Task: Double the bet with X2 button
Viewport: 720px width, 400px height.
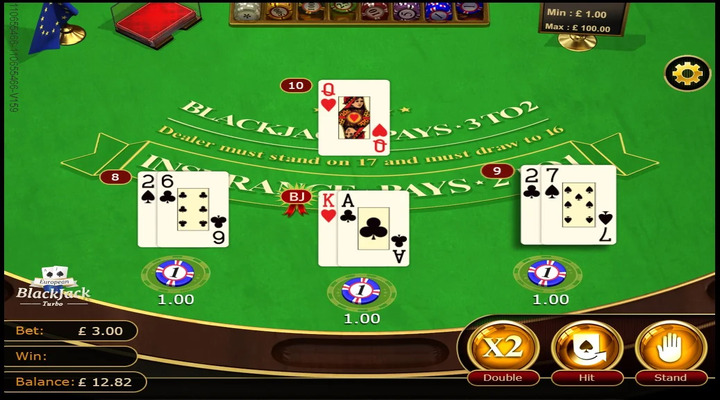Action: (502, 349)
